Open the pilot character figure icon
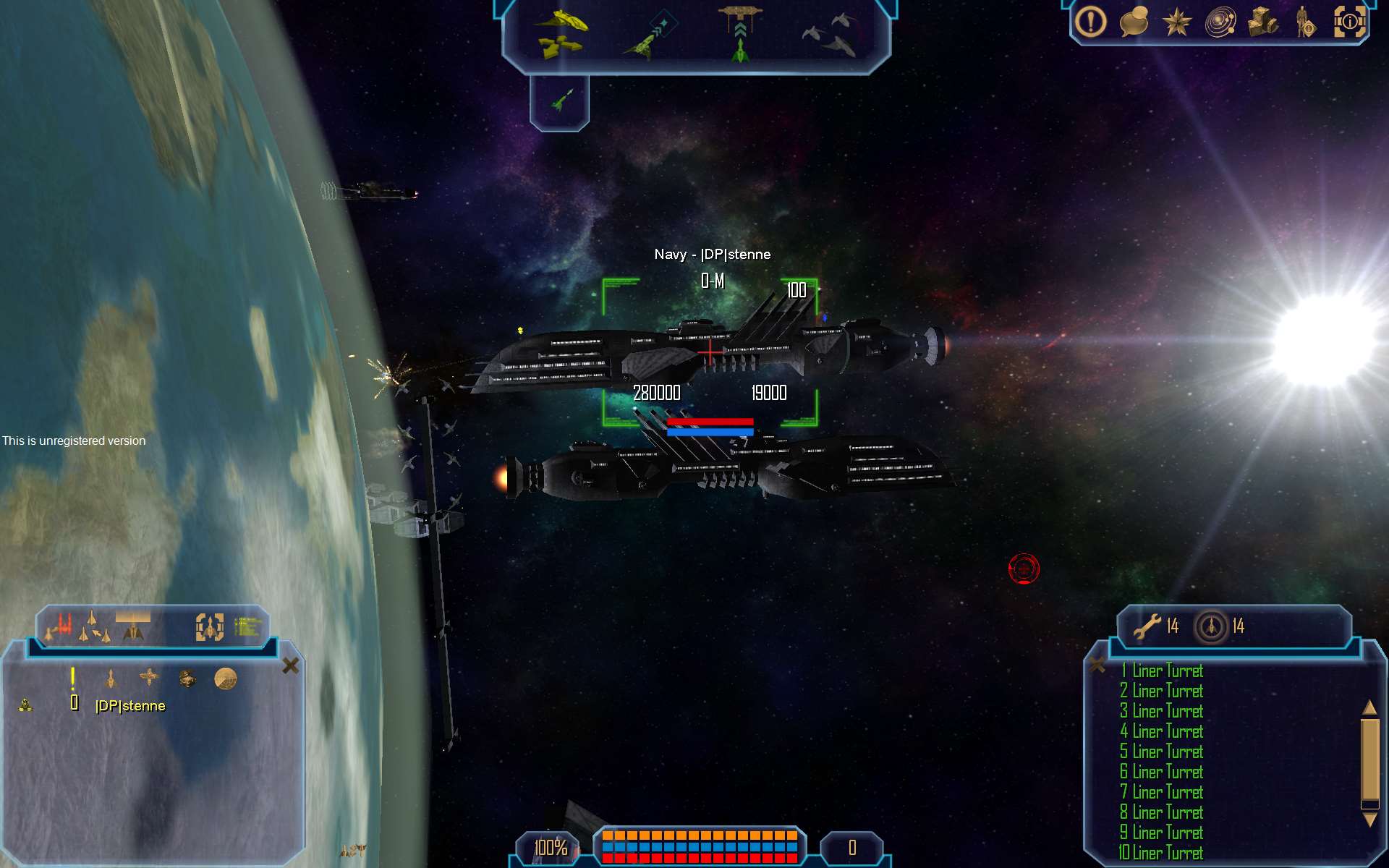 pos(1305,22)
